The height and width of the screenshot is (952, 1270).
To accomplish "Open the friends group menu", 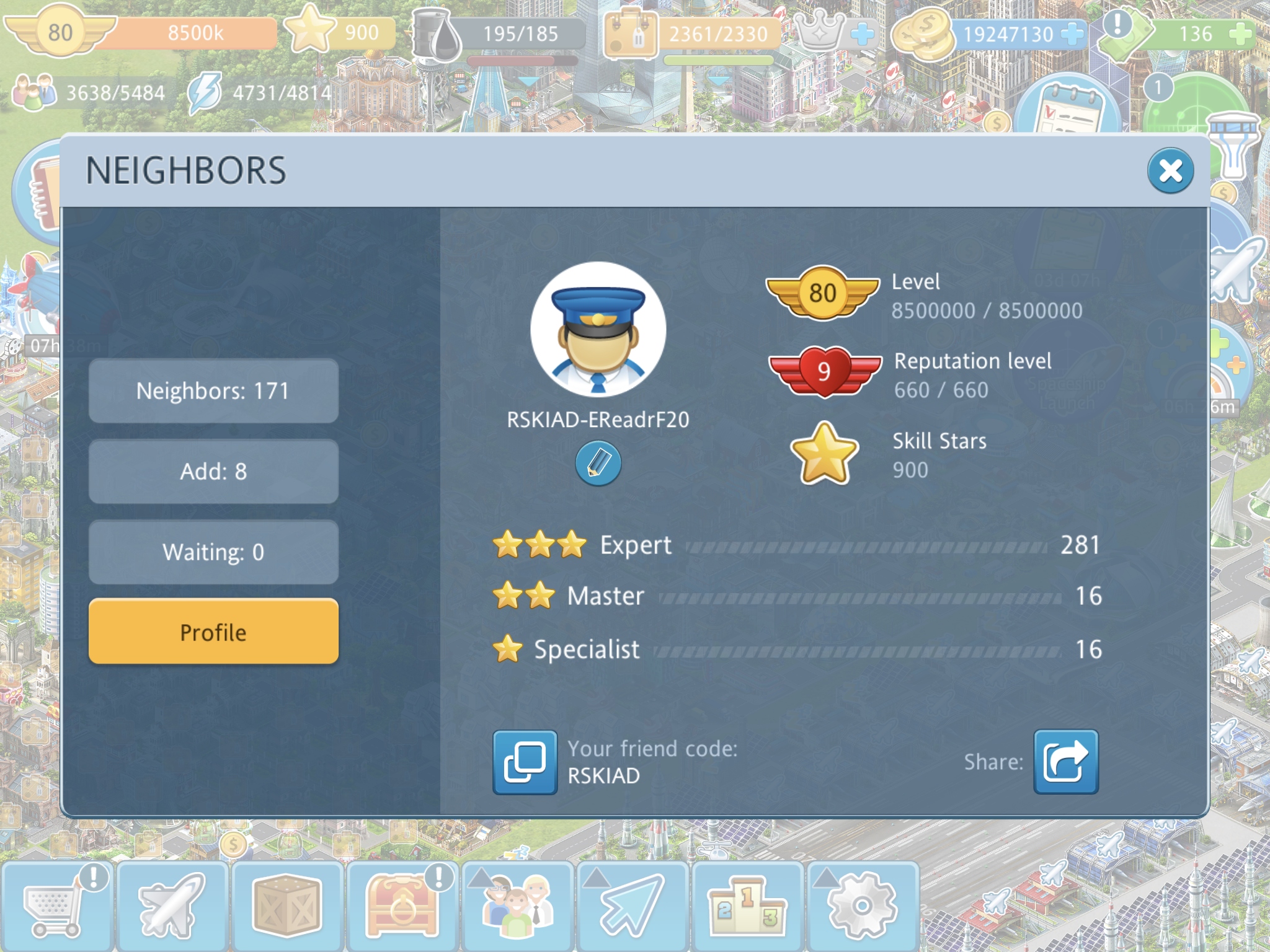I will (517, 906).
